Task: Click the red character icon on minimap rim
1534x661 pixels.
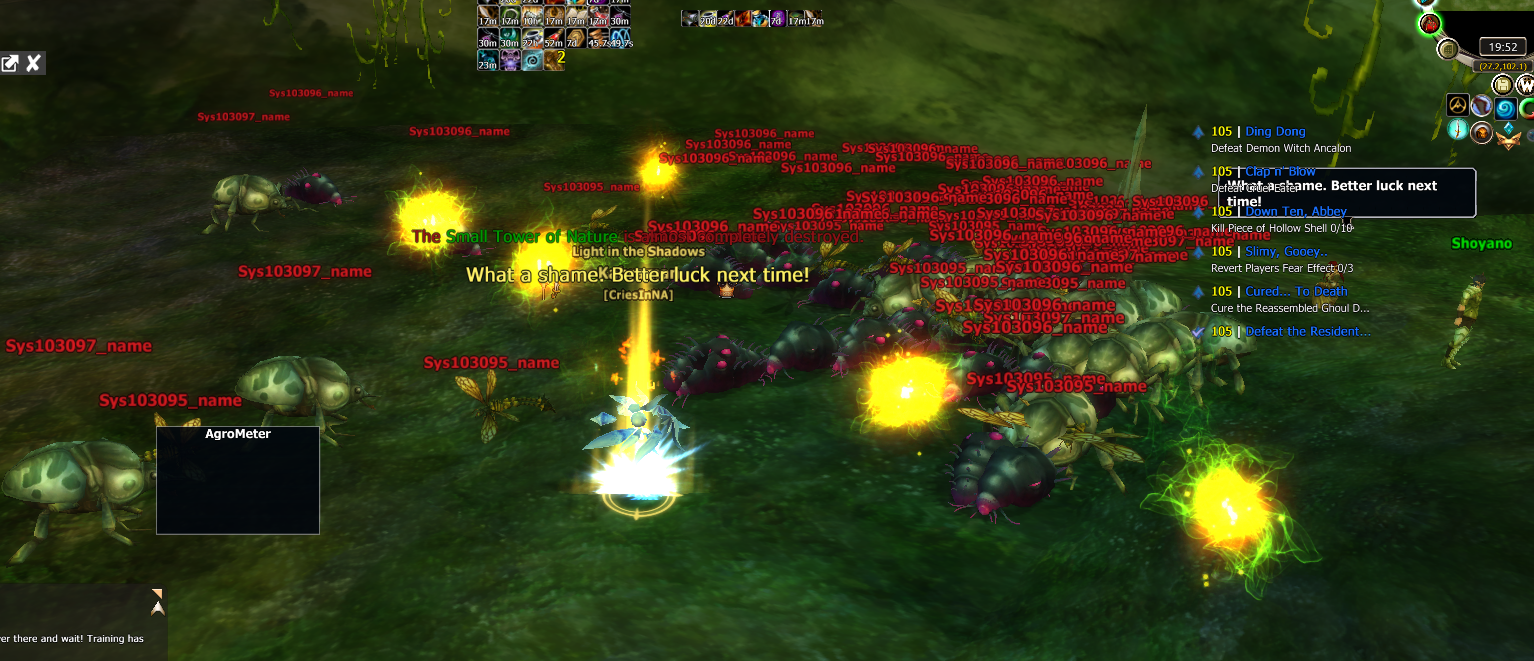Action: coord(1430,24)
